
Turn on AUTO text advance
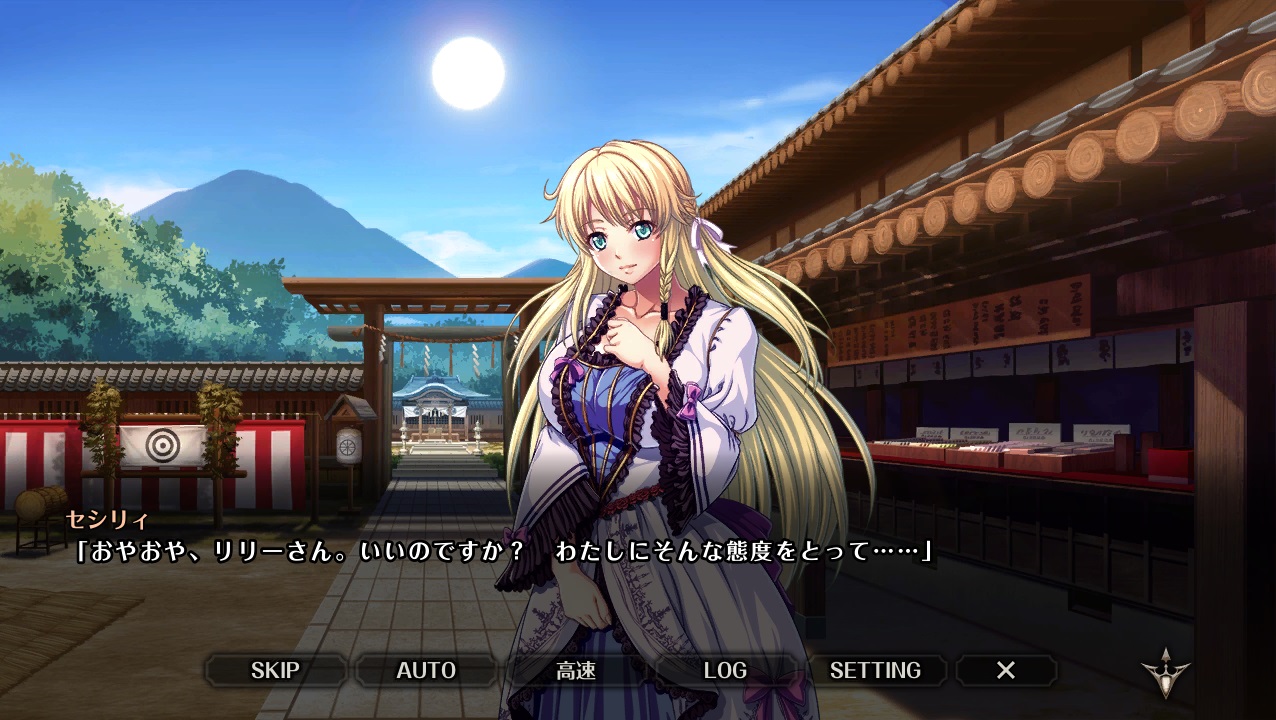click(426, 670)
